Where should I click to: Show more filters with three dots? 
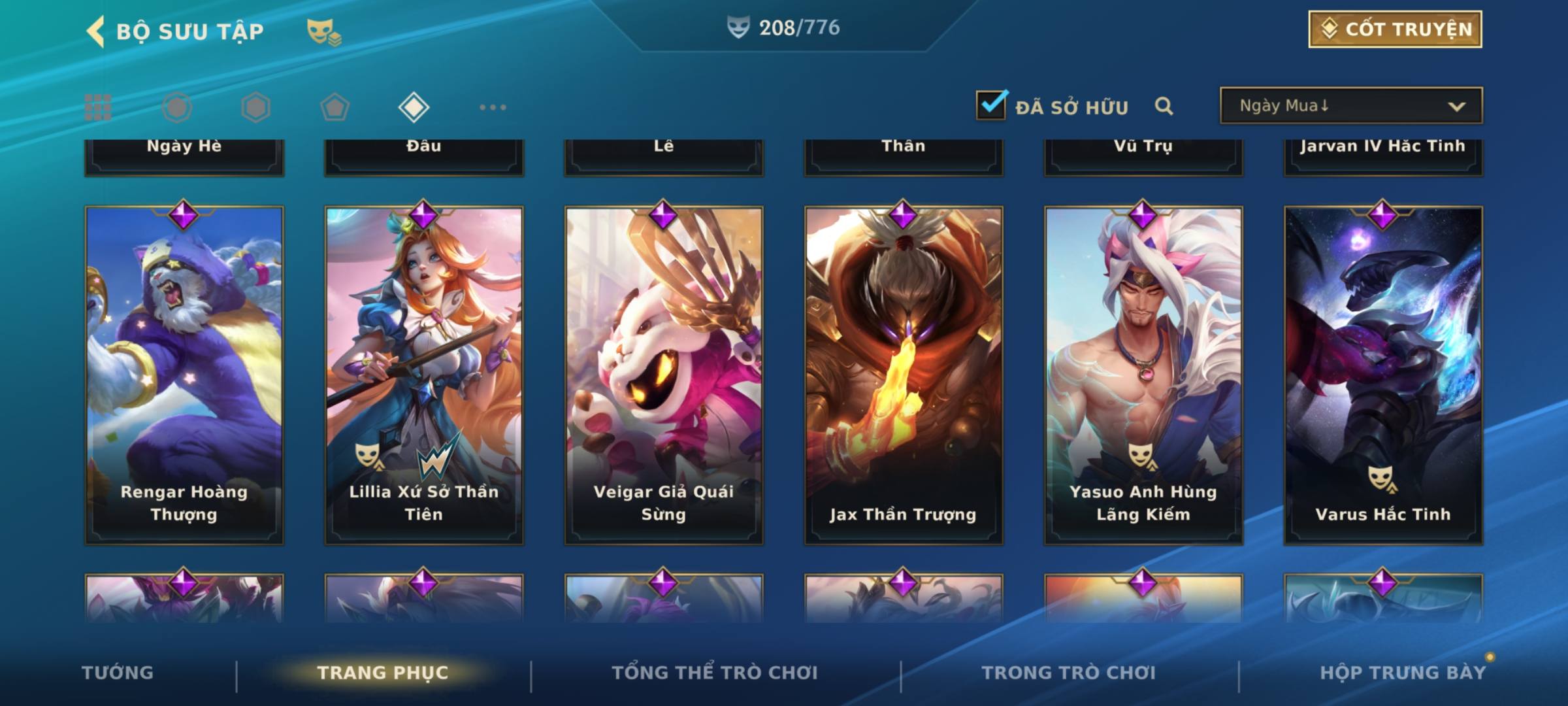pos(493,107)
